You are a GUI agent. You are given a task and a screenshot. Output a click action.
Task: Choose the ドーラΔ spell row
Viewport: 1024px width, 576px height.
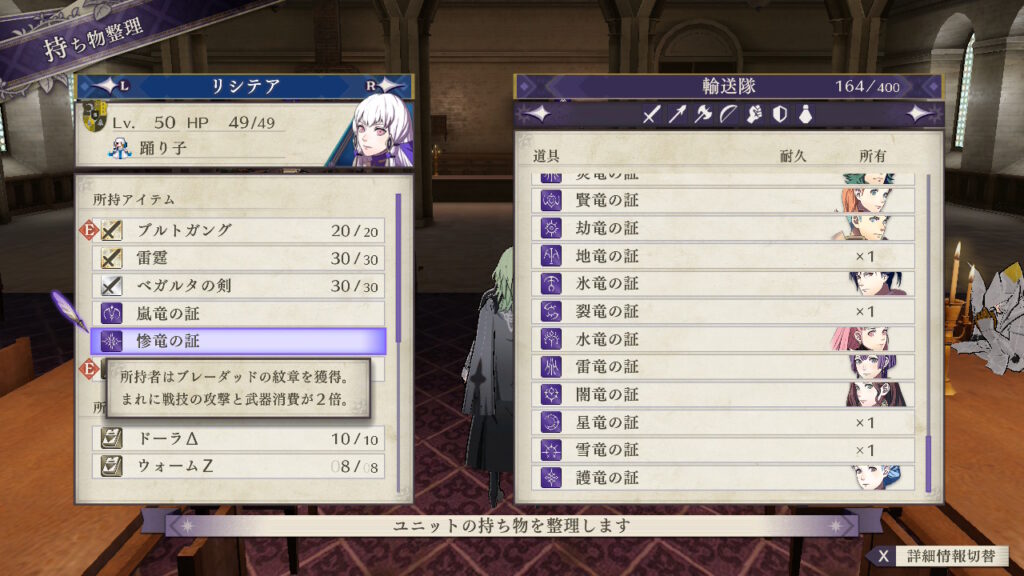click(238, 439)
